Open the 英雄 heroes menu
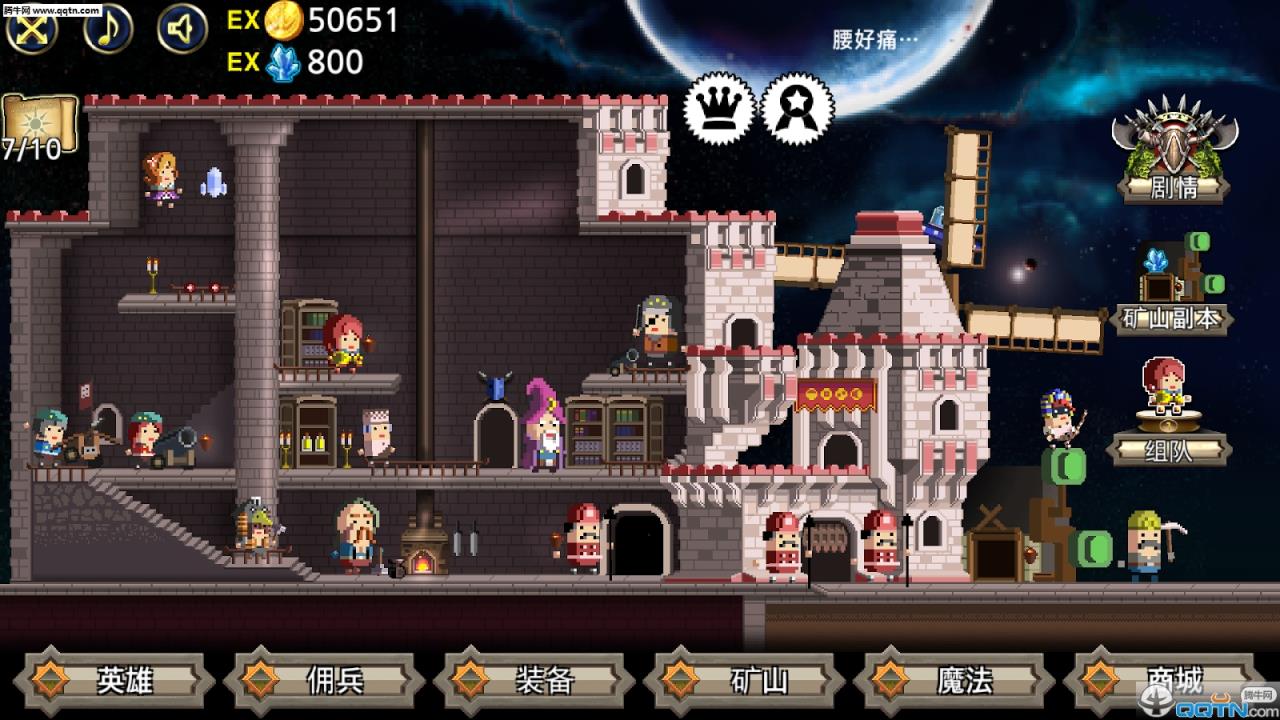 [120, 680]
